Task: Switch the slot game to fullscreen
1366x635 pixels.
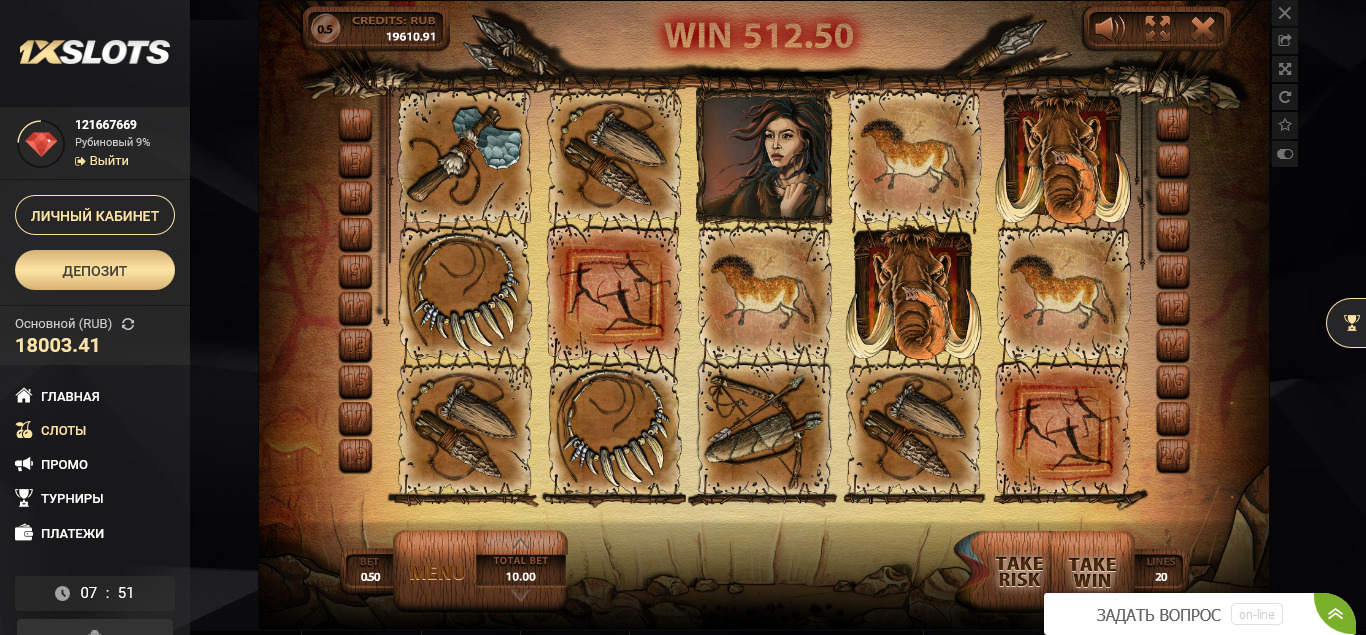Action: coord(1157,28)
